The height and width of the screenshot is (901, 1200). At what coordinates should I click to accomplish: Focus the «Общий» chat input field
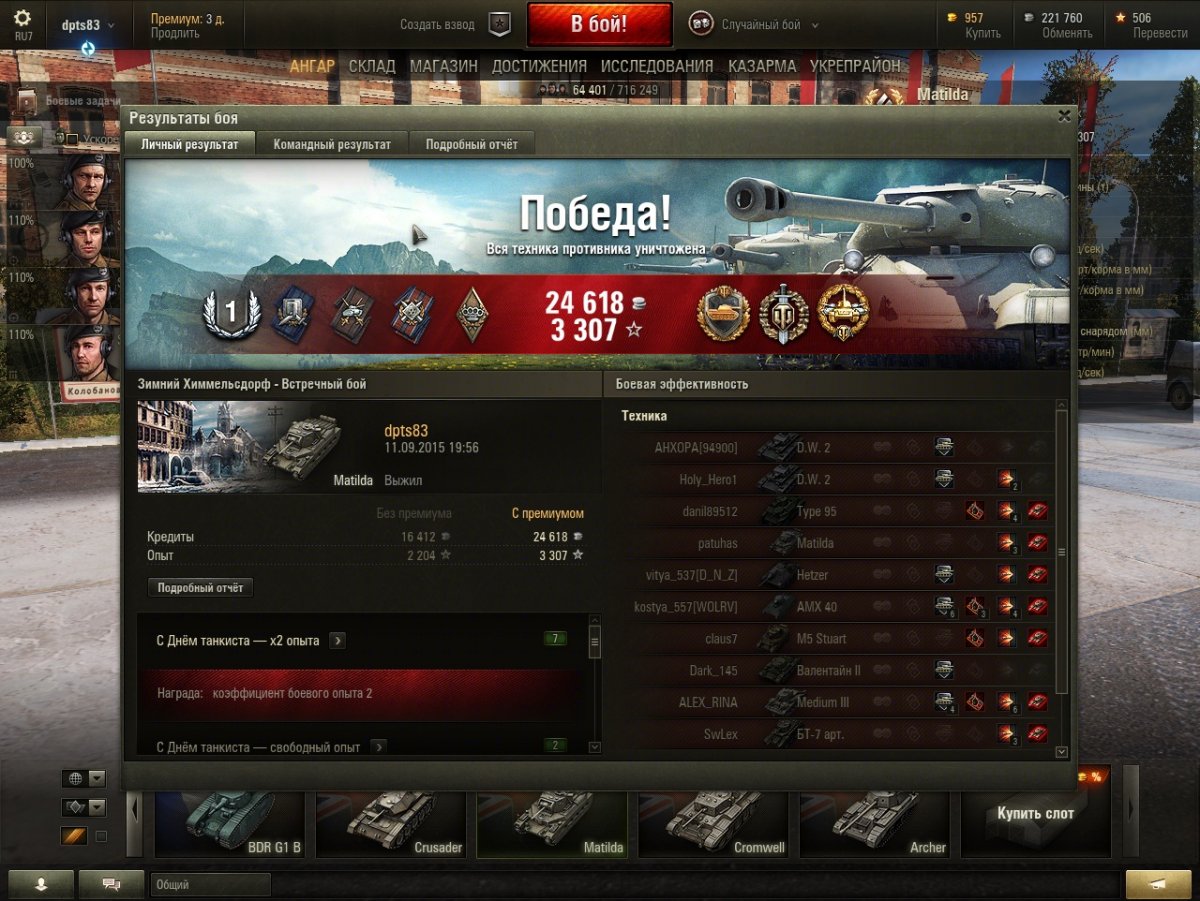point(210,885)
